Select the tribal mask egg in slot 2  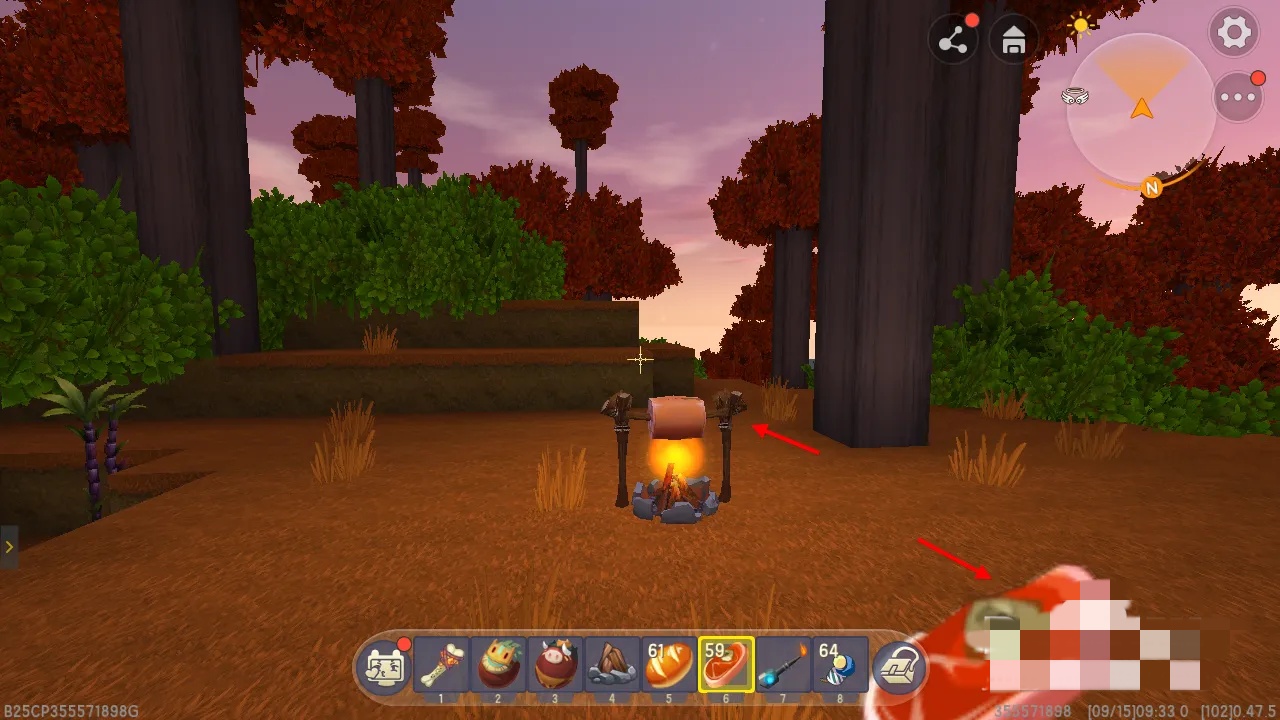[x=498, y=664]
